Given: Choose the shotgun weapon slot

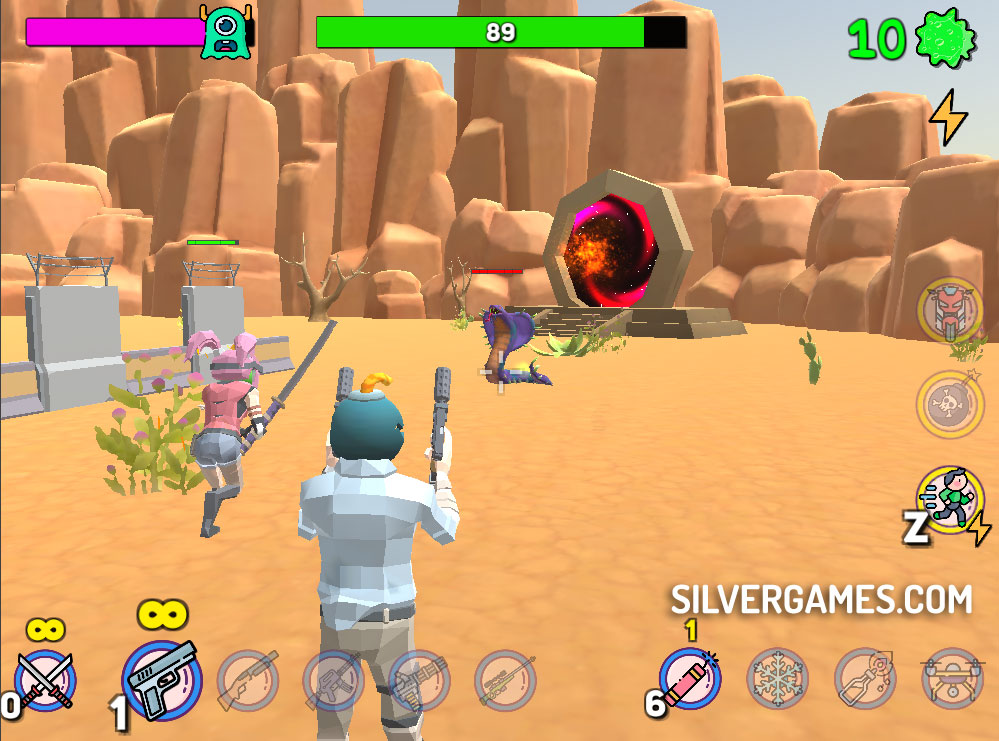Looking at the screenshot, I should (x=247, y=681).
